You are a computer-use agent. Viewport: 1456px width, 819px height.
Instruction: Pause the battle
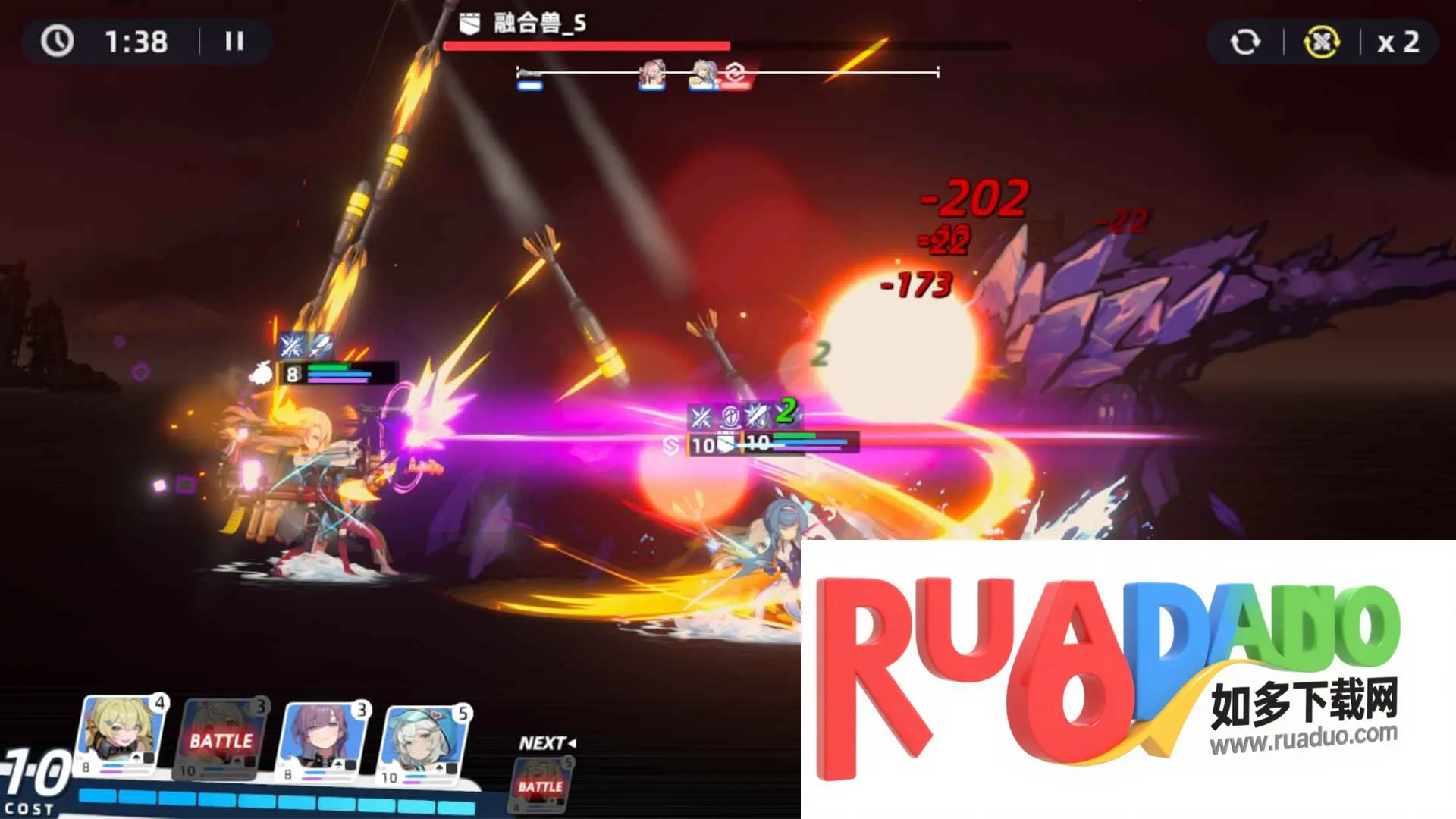[x=234, y=41]
